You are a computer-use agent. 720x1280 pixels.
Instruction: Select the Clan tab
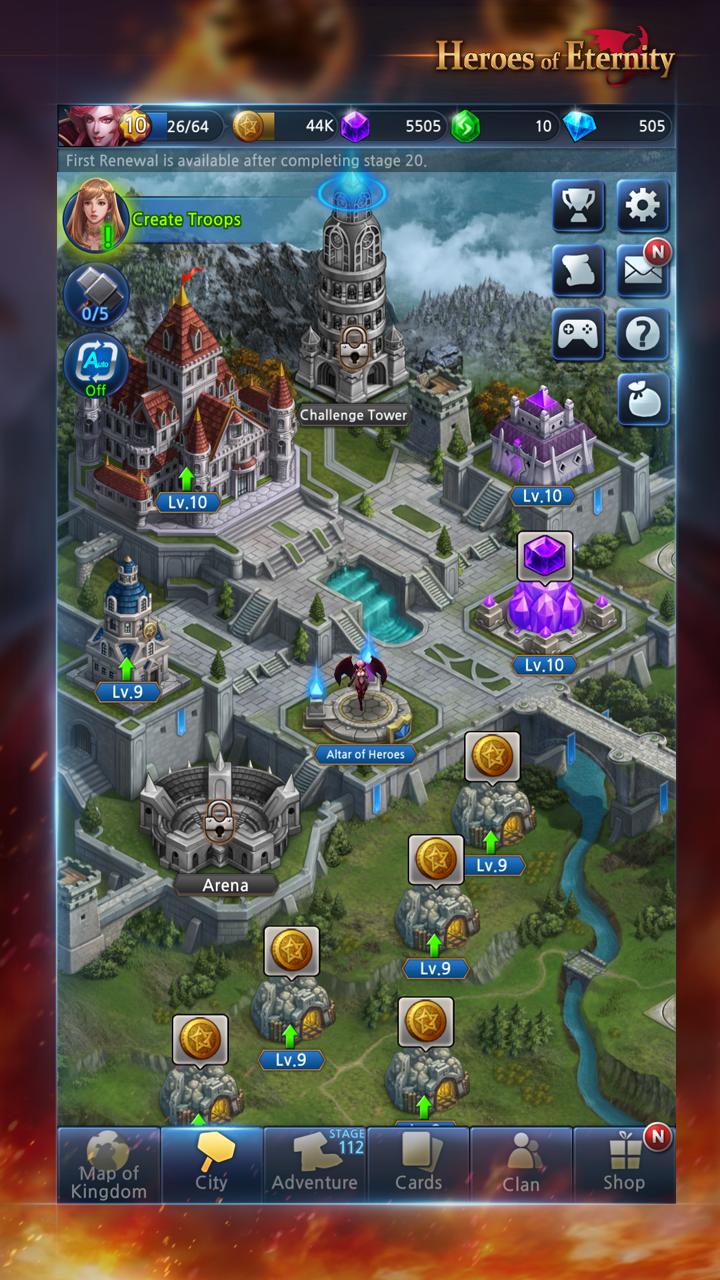(521, 1165)
